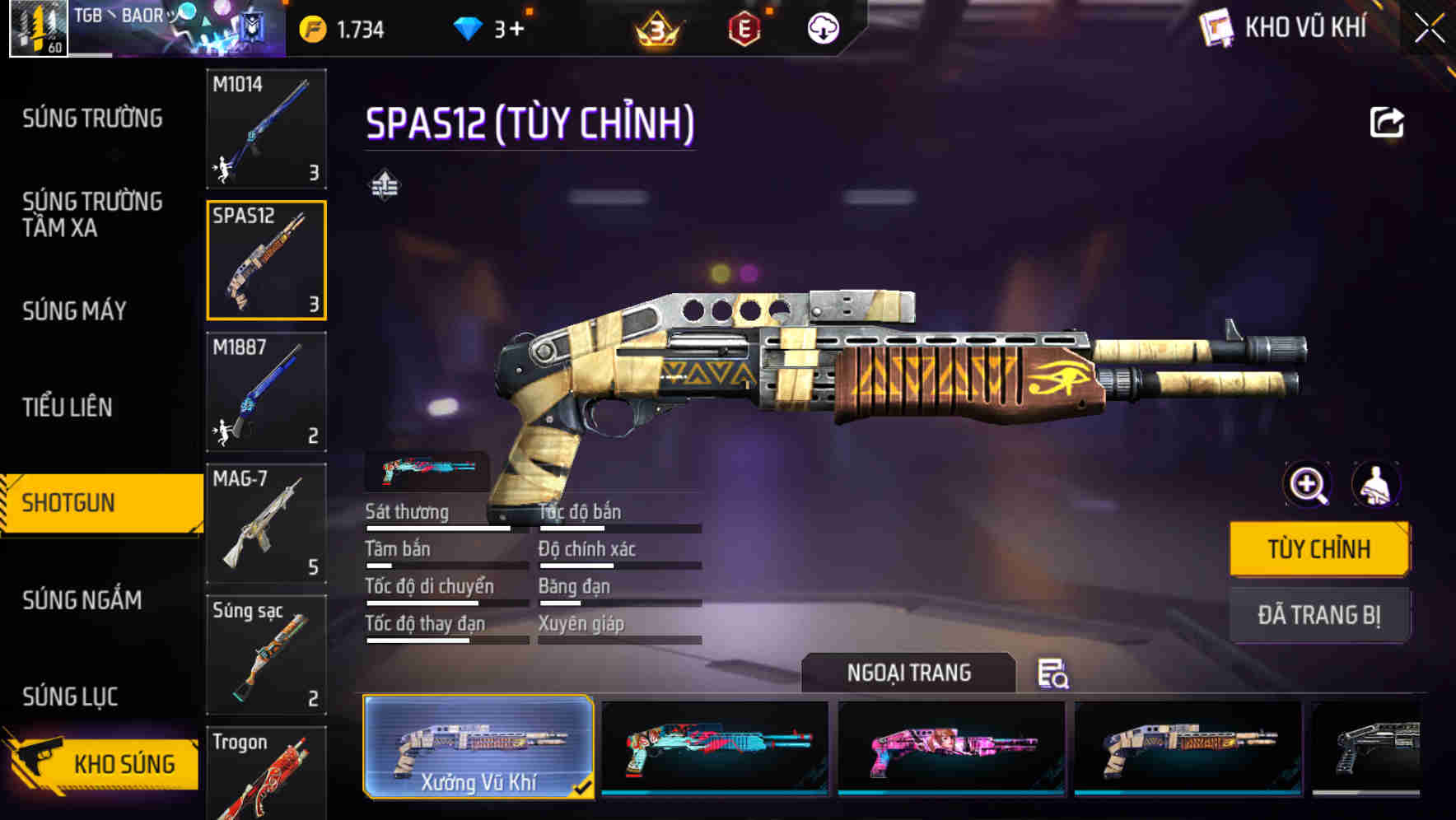The height and width of the screenshot is (820, 1456).
Task: Tap the gold coin balance icon
Action: pos(310,27)
